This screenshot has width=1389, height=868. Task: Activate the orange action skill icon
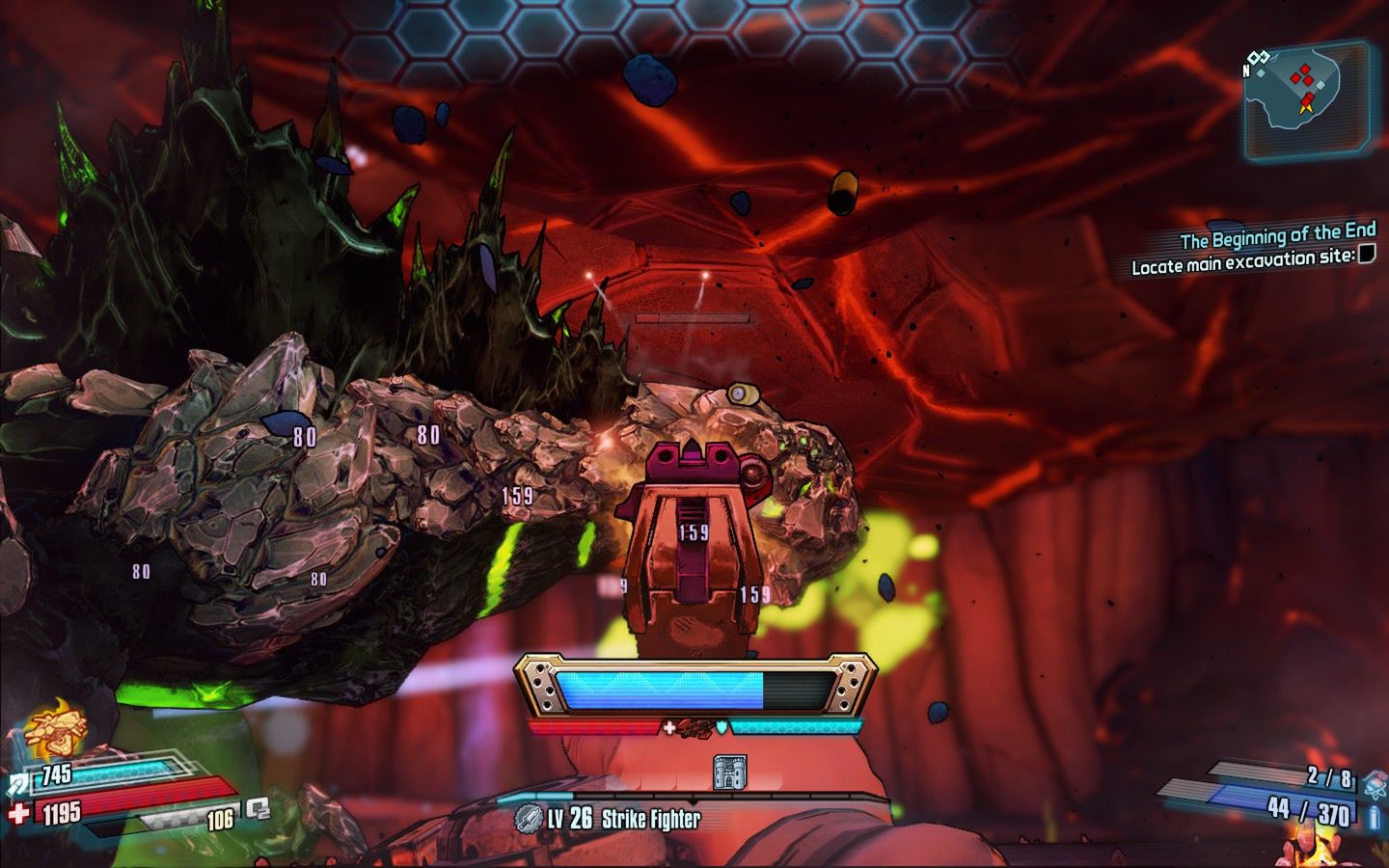[x=53, y=730]
